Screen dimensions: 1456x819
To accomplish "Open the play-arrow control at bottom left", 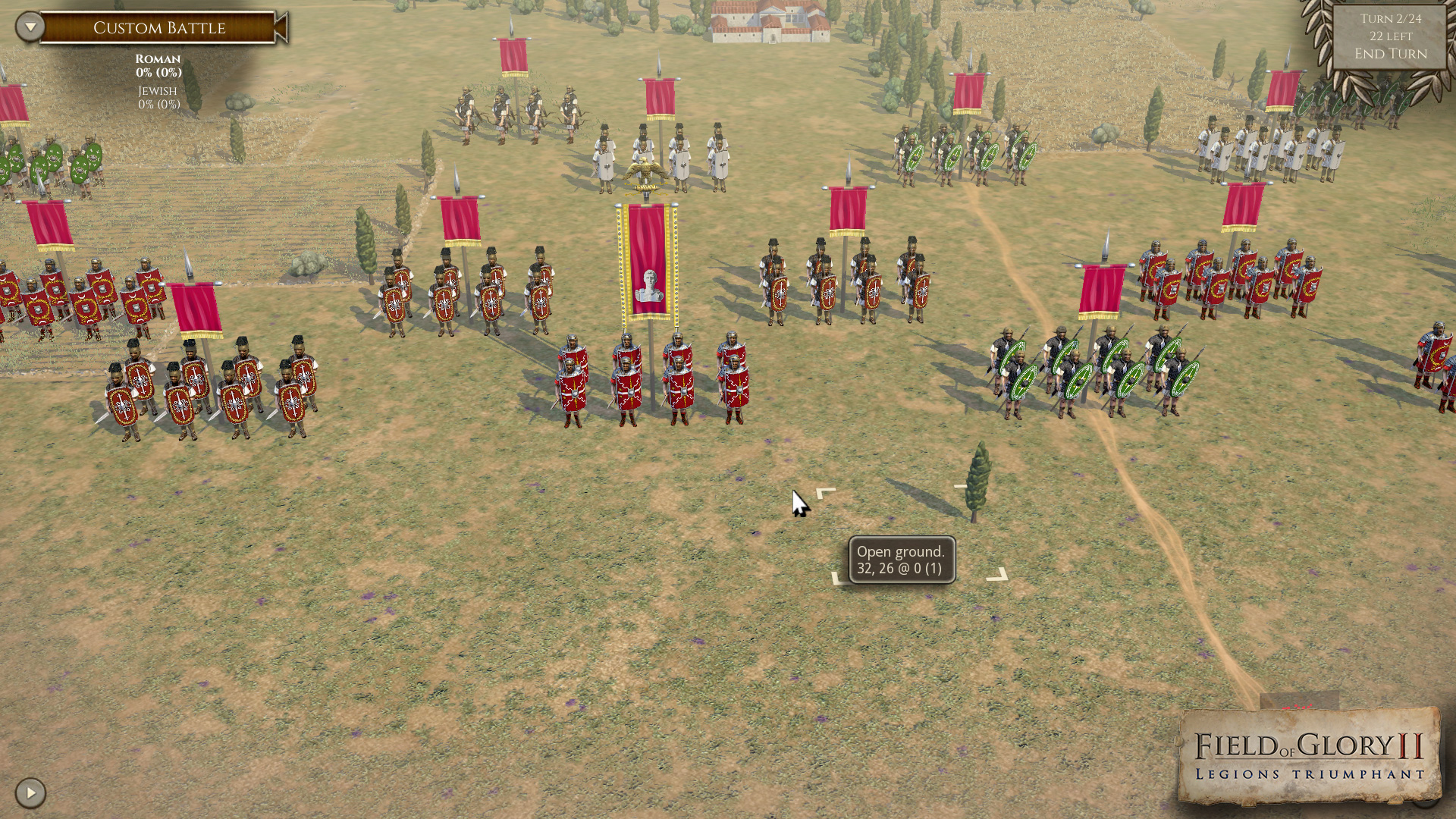I will pos(29,791).
